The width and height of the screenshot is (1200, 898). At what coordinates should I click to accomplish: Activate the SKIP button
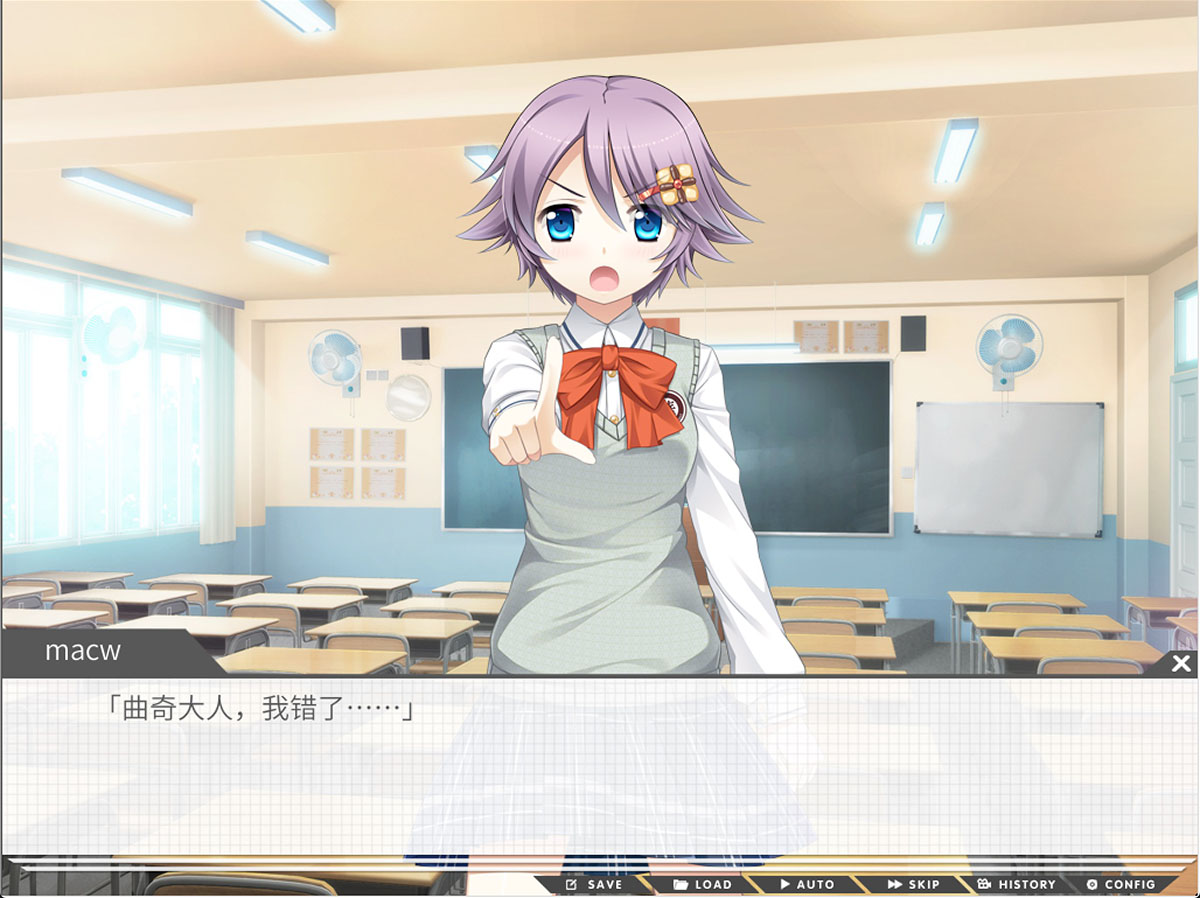coord(913,884)
